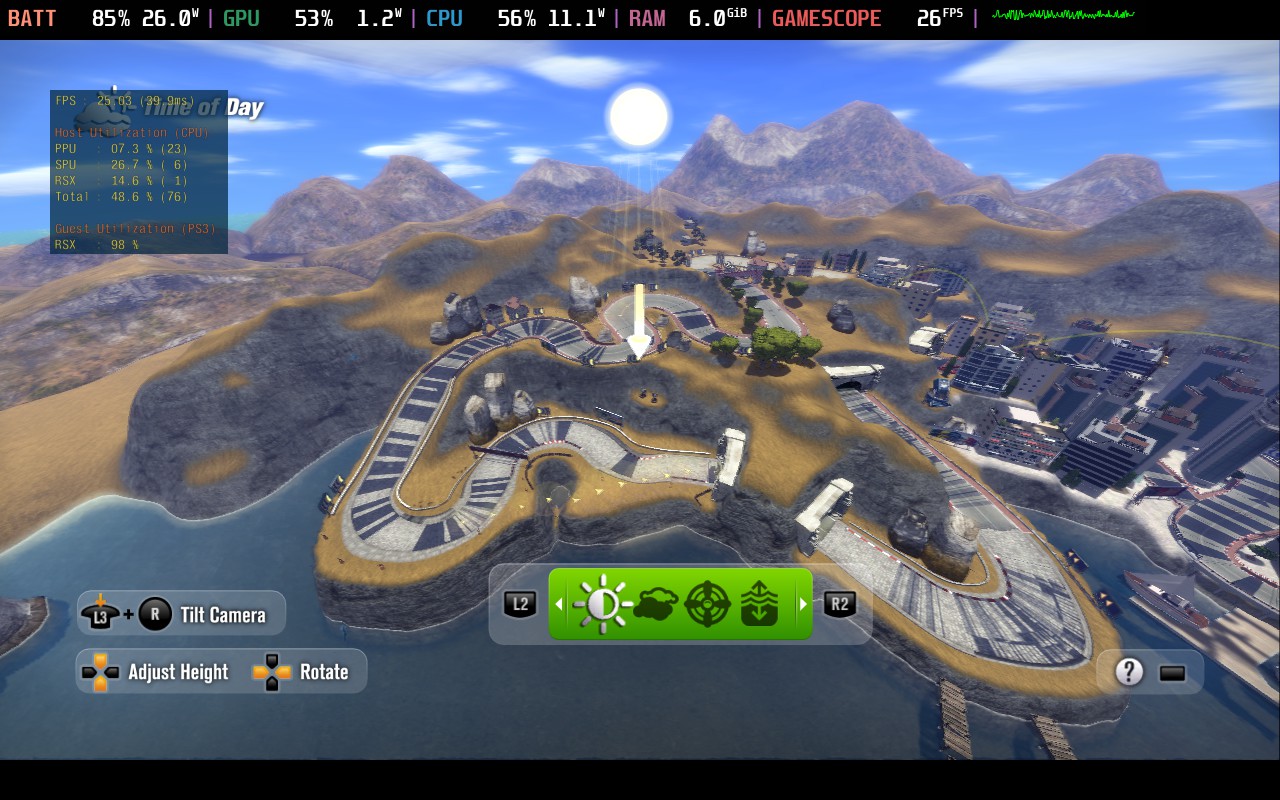This screenshot has height=800, width=1280.
Task: Select the compass target icon
Action: 707,603
